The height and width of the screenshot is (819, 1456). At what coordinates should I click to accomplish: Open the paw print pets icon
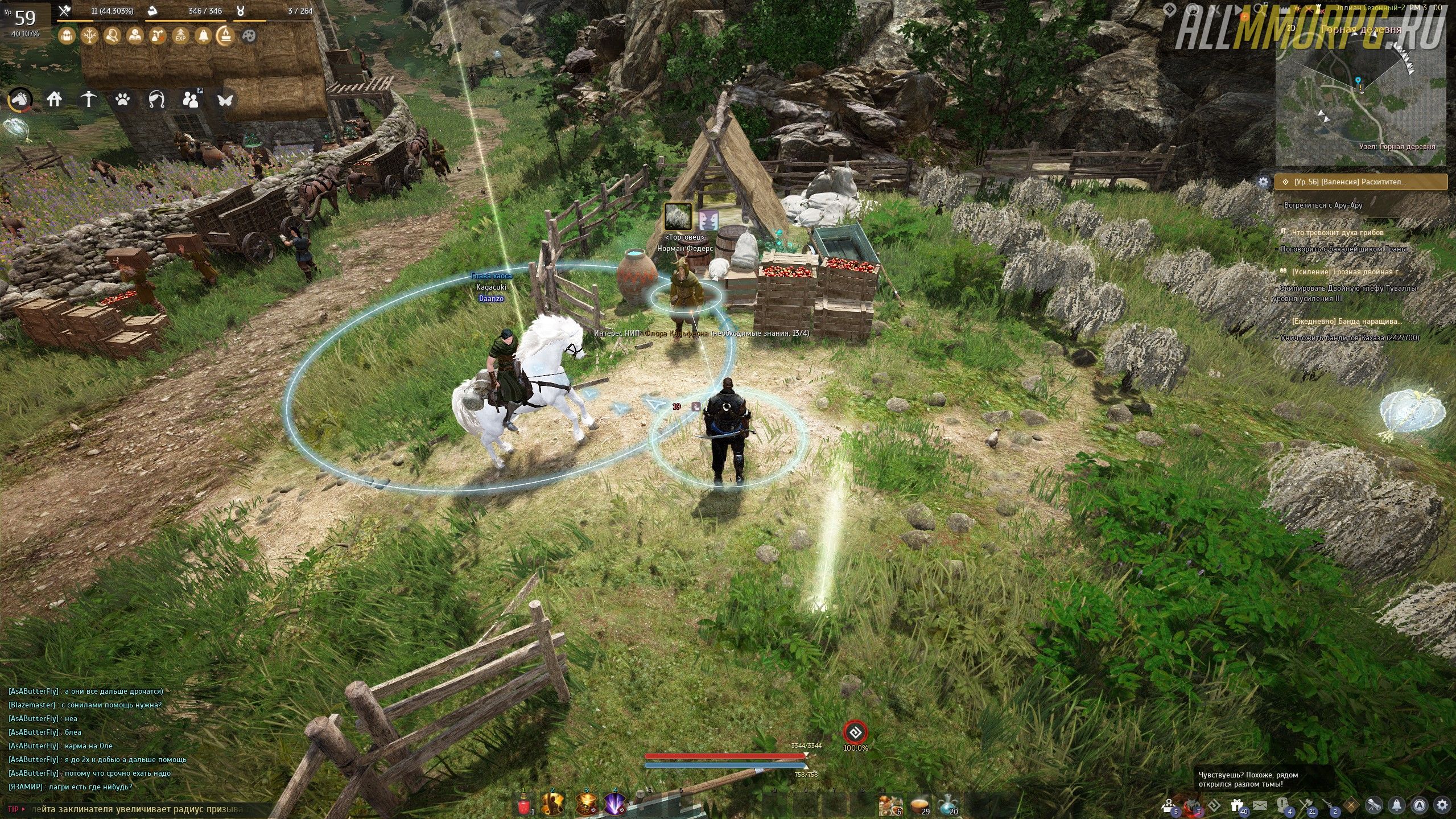[122, 100]
